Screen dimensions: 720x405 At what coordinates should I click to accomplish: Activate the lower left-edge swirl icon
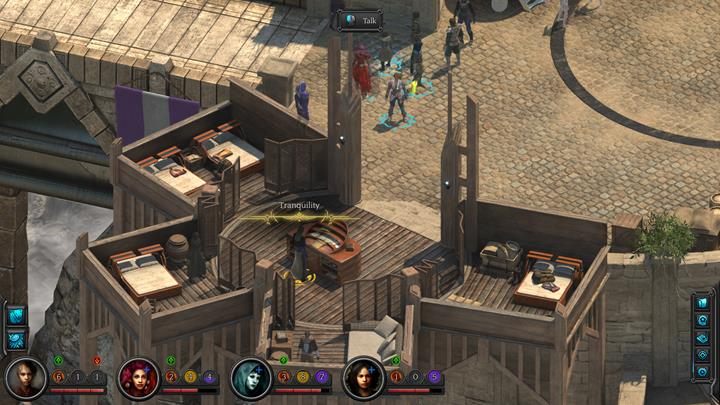pos(17,338)
